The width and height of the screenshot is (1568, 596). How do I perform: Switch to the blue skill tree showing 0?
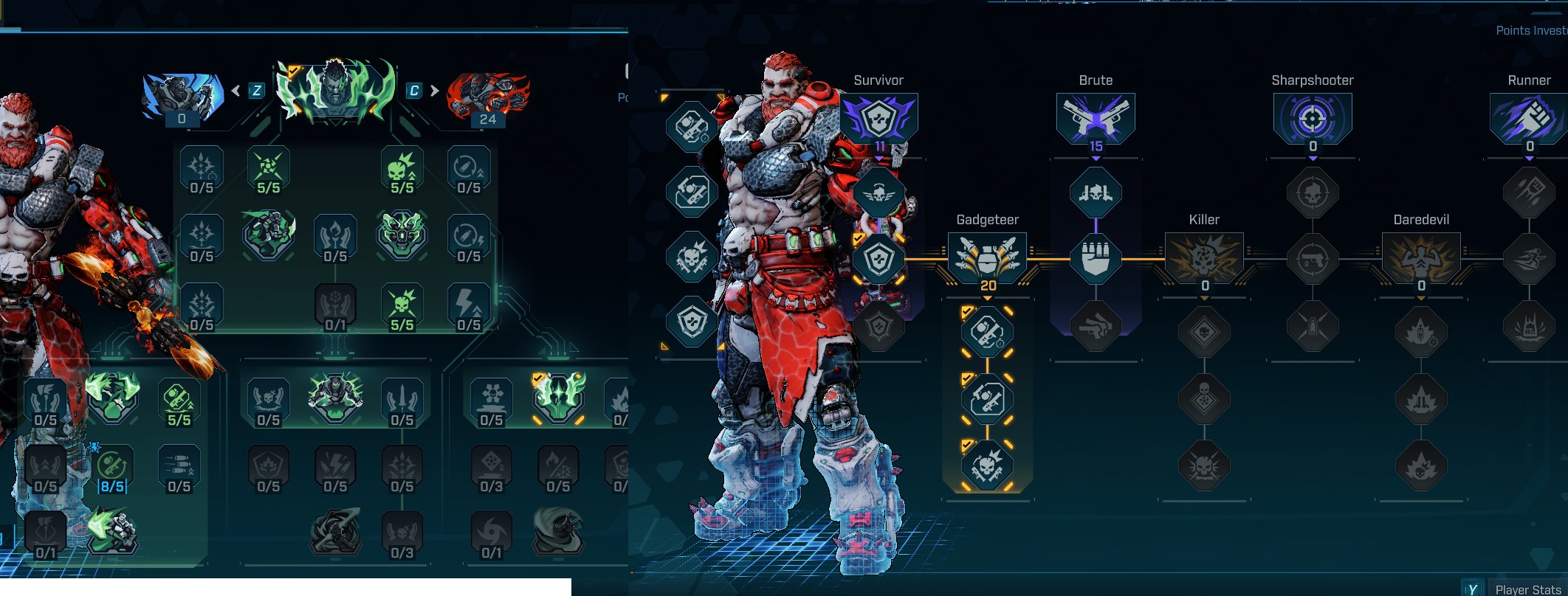pyautogui.click(x=182, y=97)
